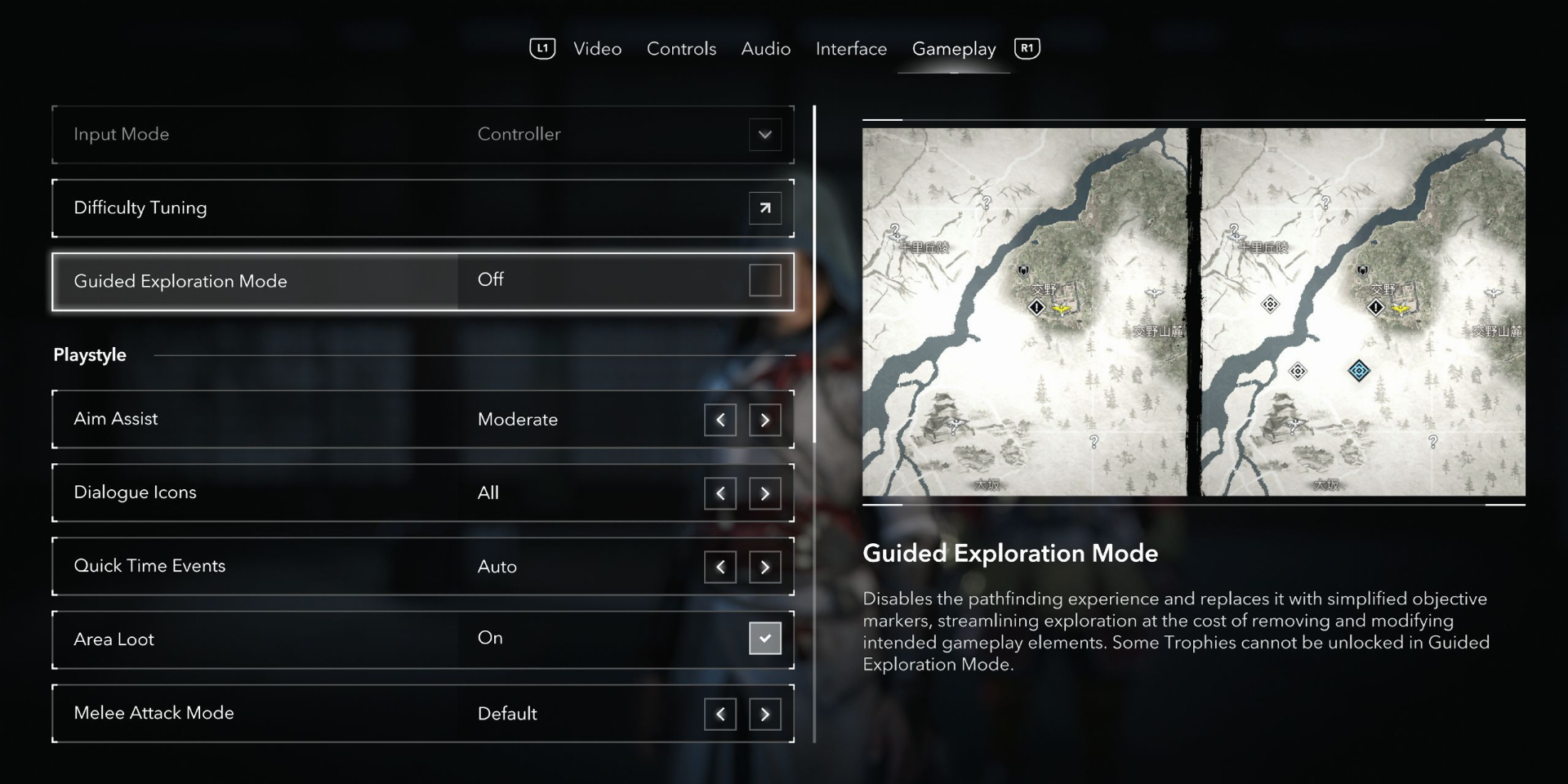Viewport: 1568px width, 784px height.
Task: Open the Difficulty Tuning submenu
Action: point(764,208)
